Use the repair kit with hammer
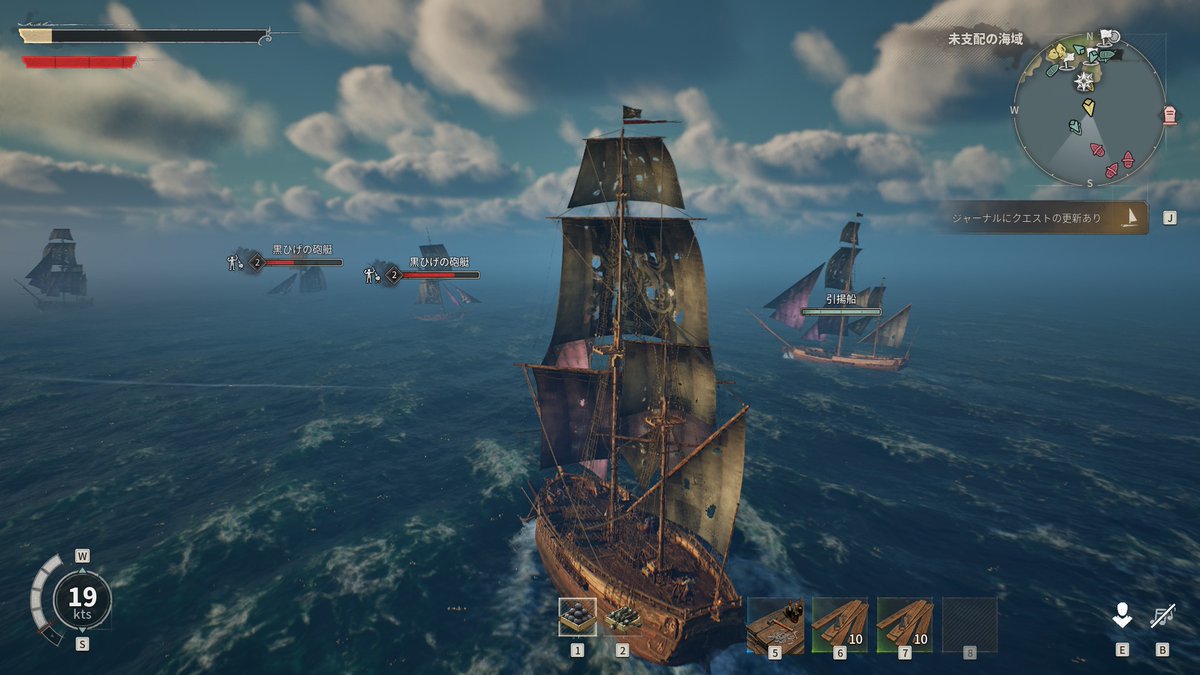 775,625
